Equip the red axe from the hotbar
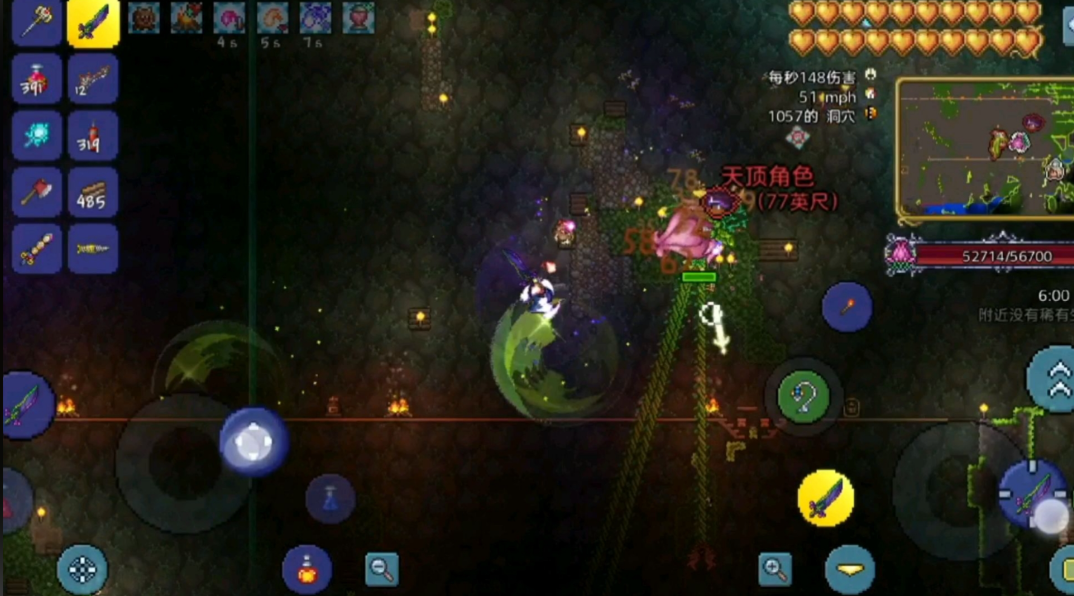This screenshot has width=1074, height=596. tap(37, 192)
